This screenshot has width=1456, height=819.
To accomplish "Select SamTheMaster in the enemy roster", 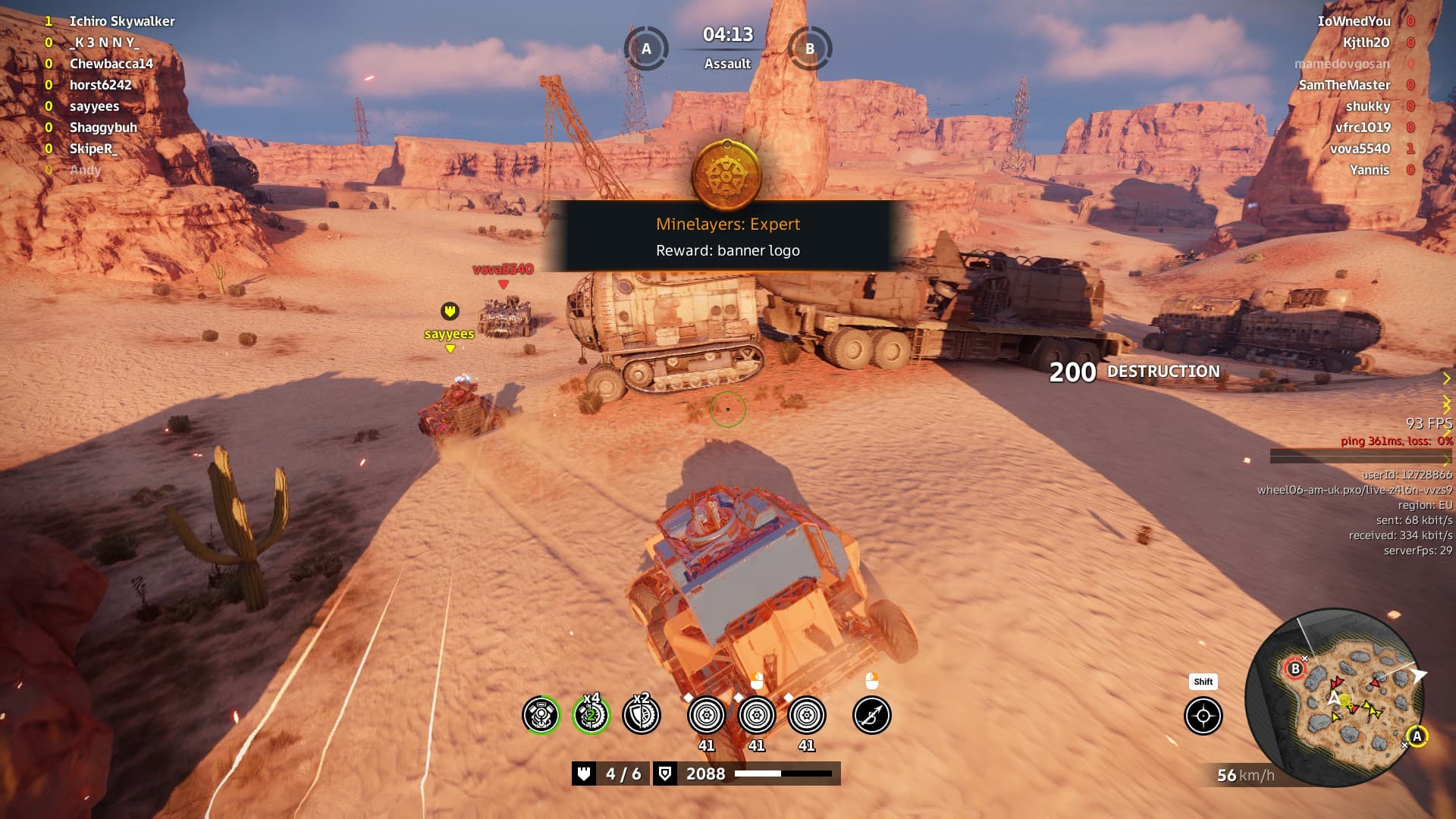I will point(1344,85).
